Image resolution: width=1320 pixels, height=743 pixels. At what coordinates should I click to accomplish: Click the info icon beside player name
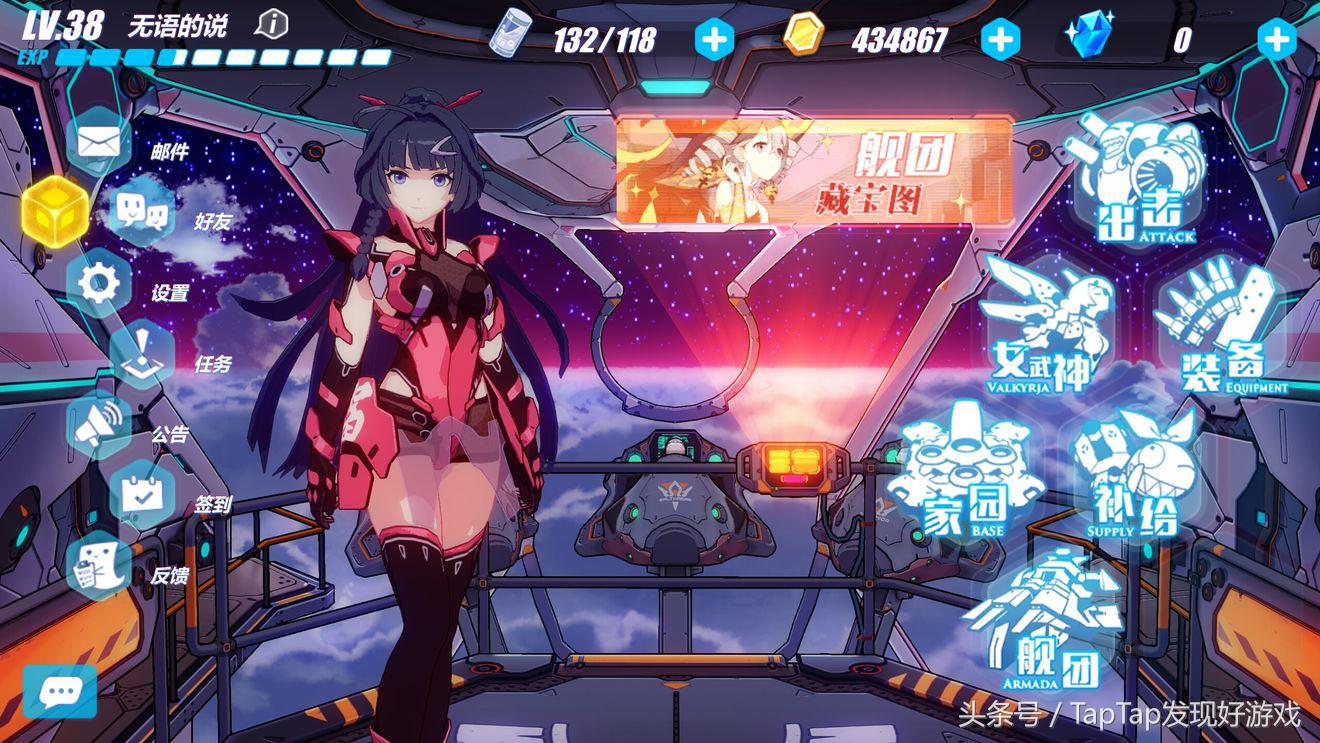272,24
